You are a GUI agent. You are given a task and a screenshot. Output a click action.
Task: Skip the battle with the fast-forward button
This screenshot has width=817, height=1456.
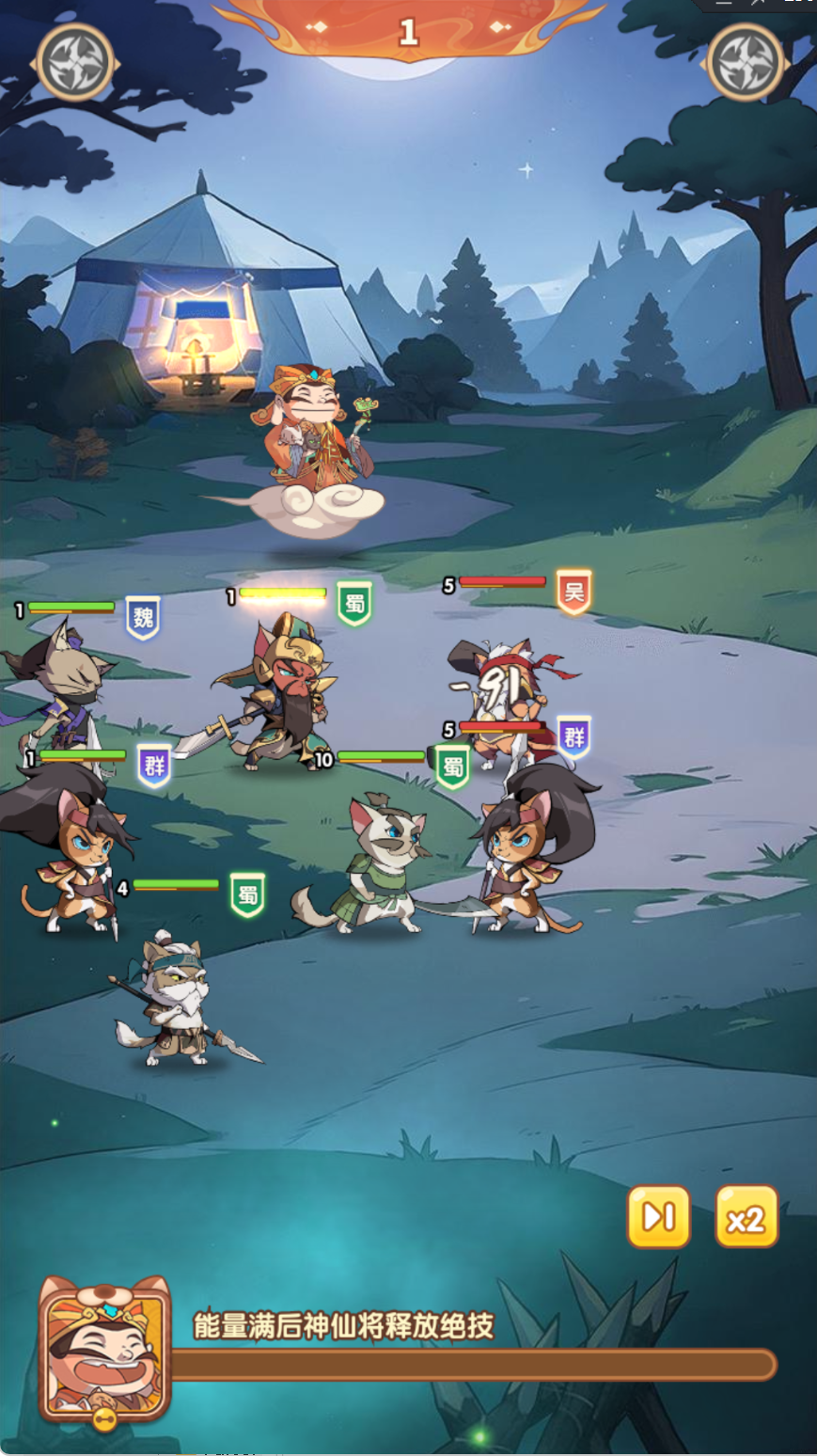[658, 1217]
